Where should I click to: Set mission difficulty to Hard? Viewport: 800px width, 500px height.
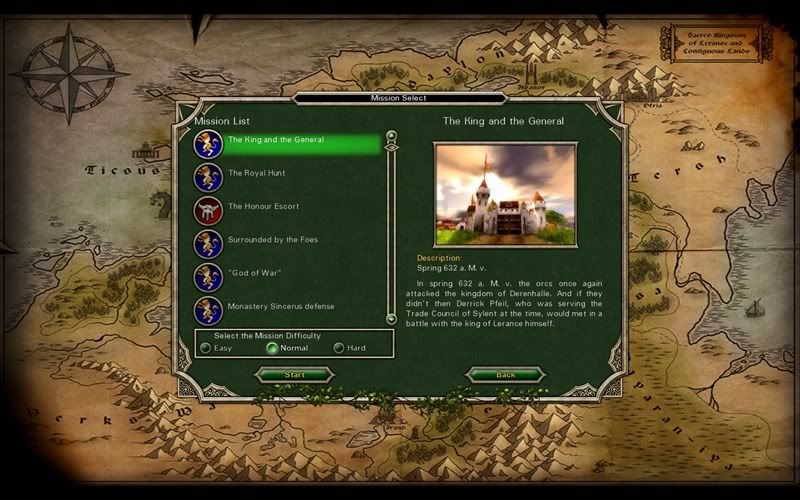pos(339,348)
